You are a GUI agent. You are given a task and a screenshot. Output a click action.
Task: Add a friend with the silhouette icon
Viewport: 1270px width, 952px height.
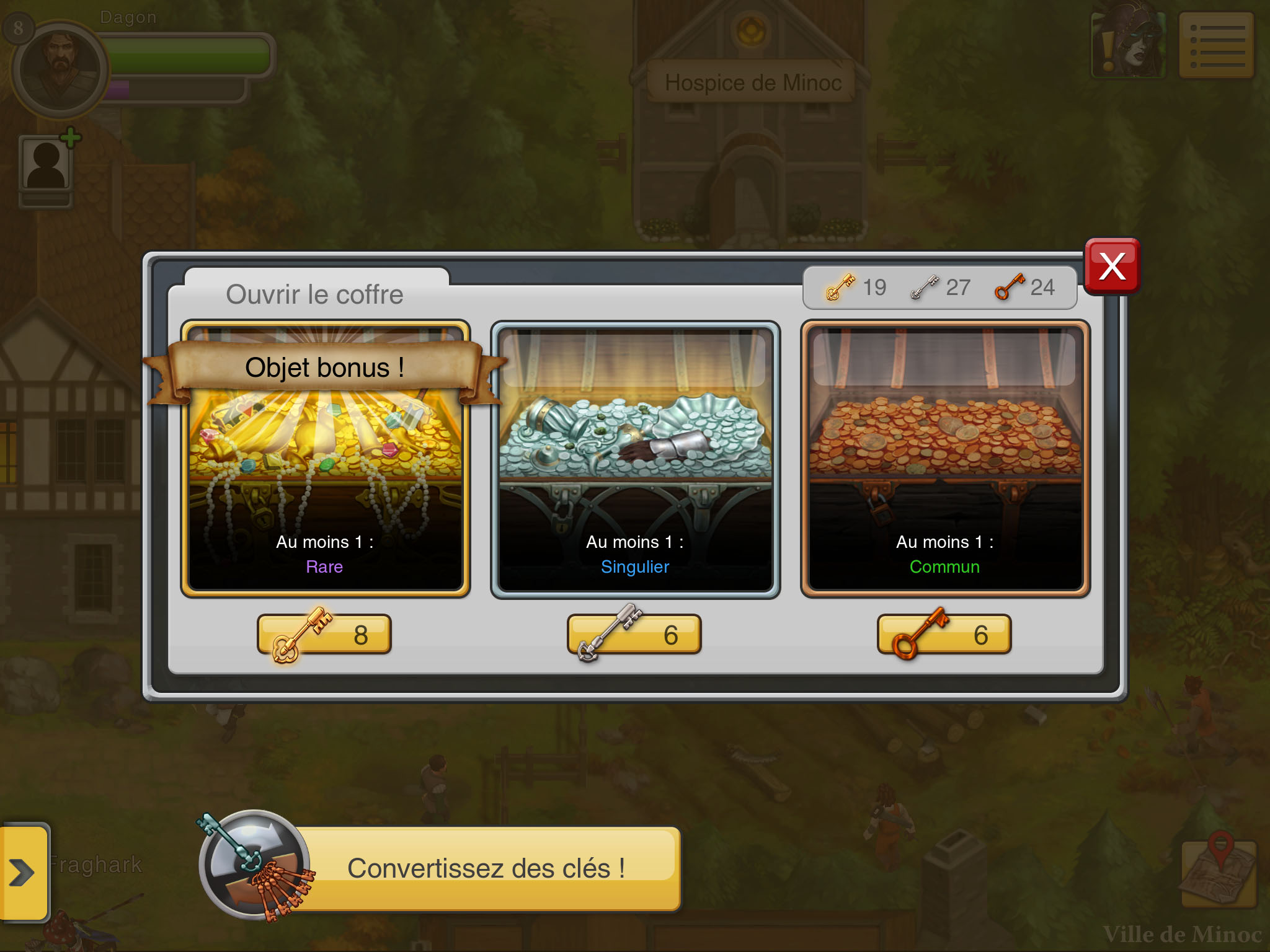47,164
